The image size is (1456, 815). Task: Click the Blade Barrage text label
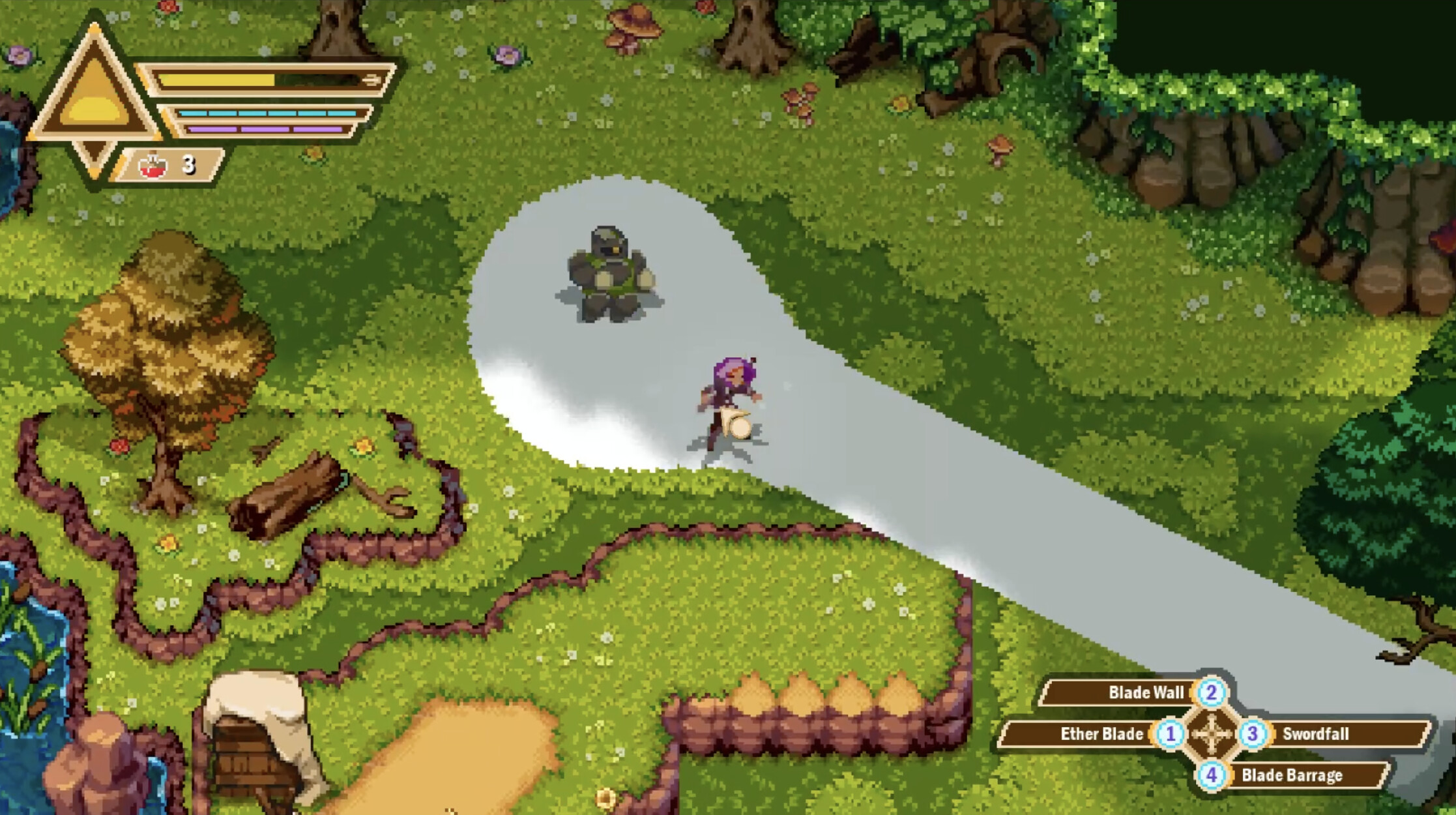(x=1292, y=776)
